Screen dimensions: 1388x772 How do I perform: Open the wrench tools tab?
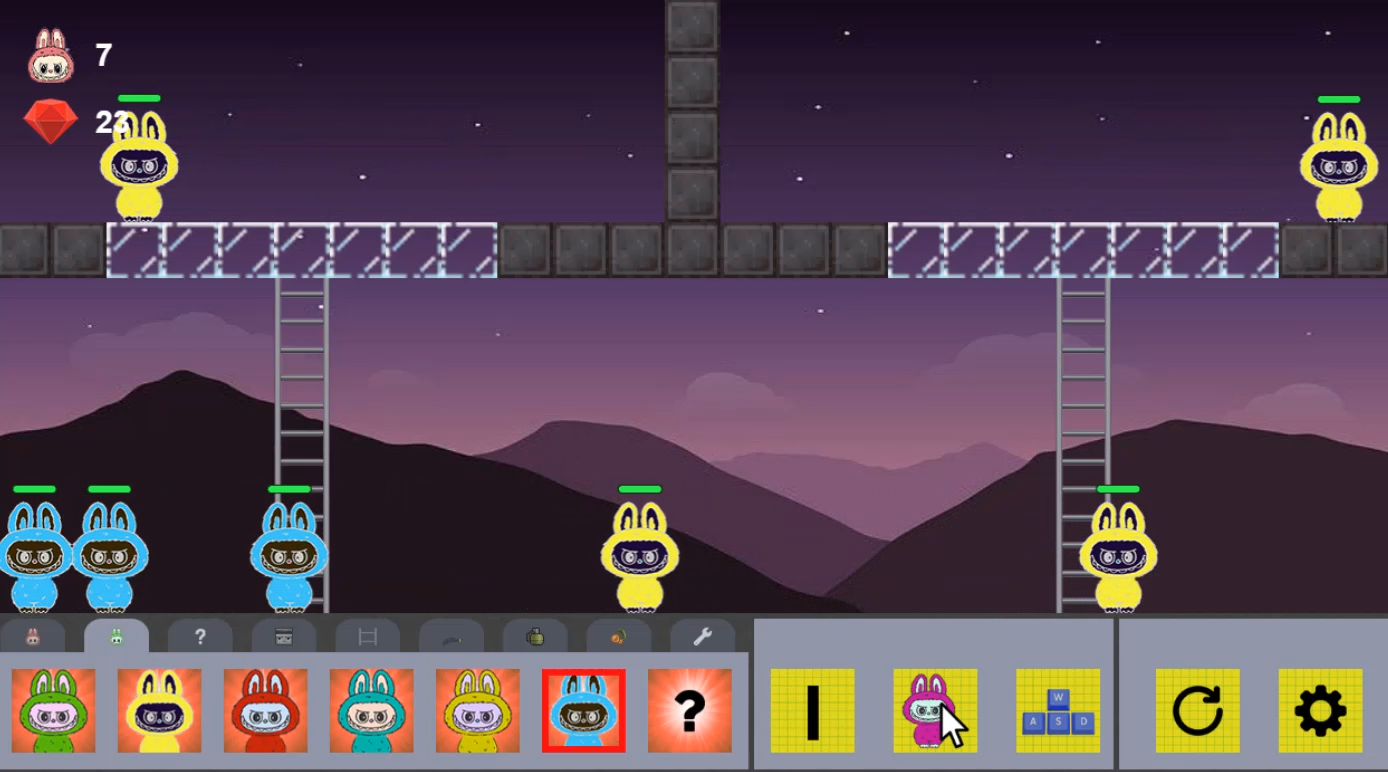(x=701, y=634)
